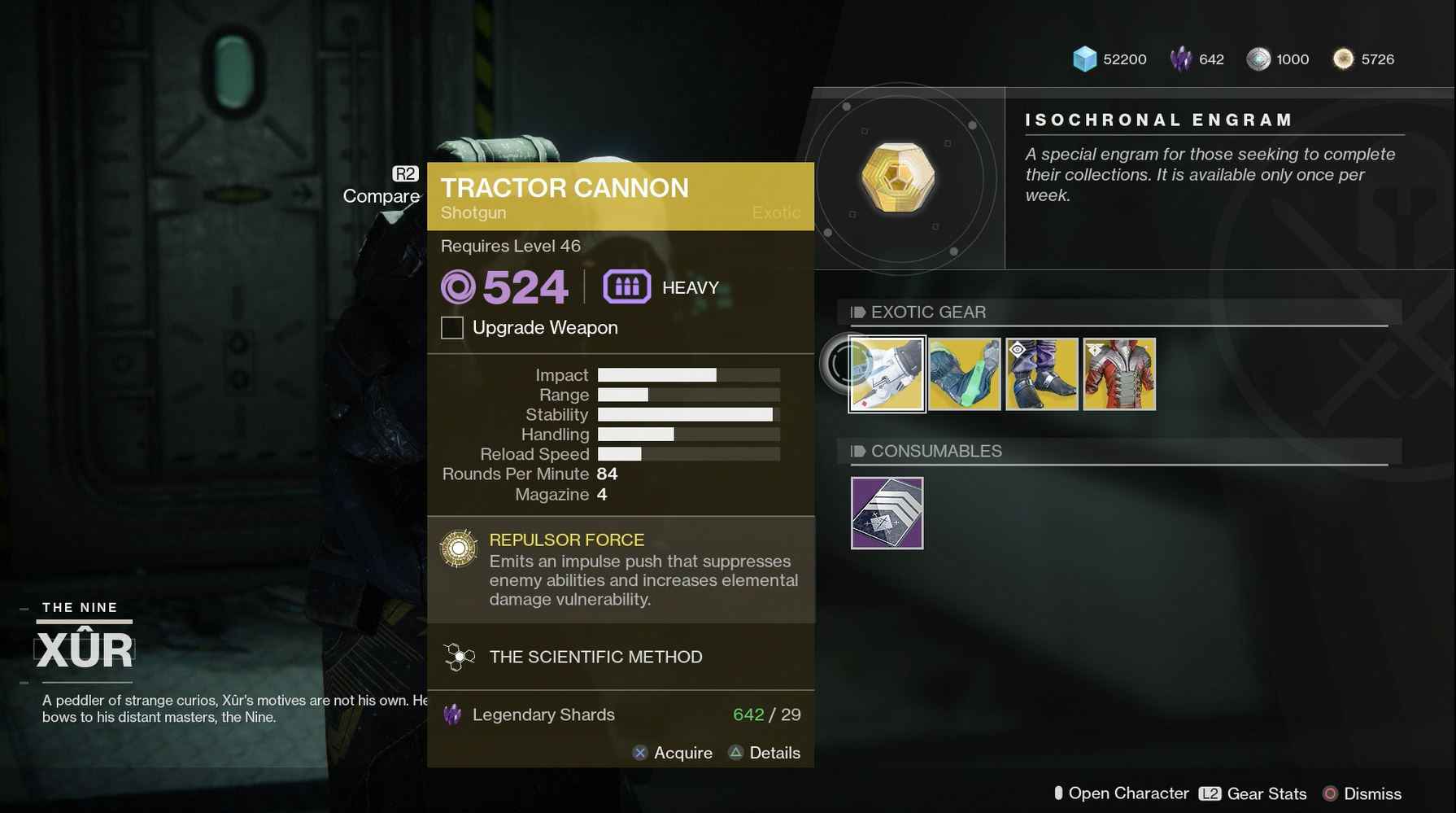Acquire the Tractor Cannon
The height and width of the screenshot is (813, 1456).
672,753
